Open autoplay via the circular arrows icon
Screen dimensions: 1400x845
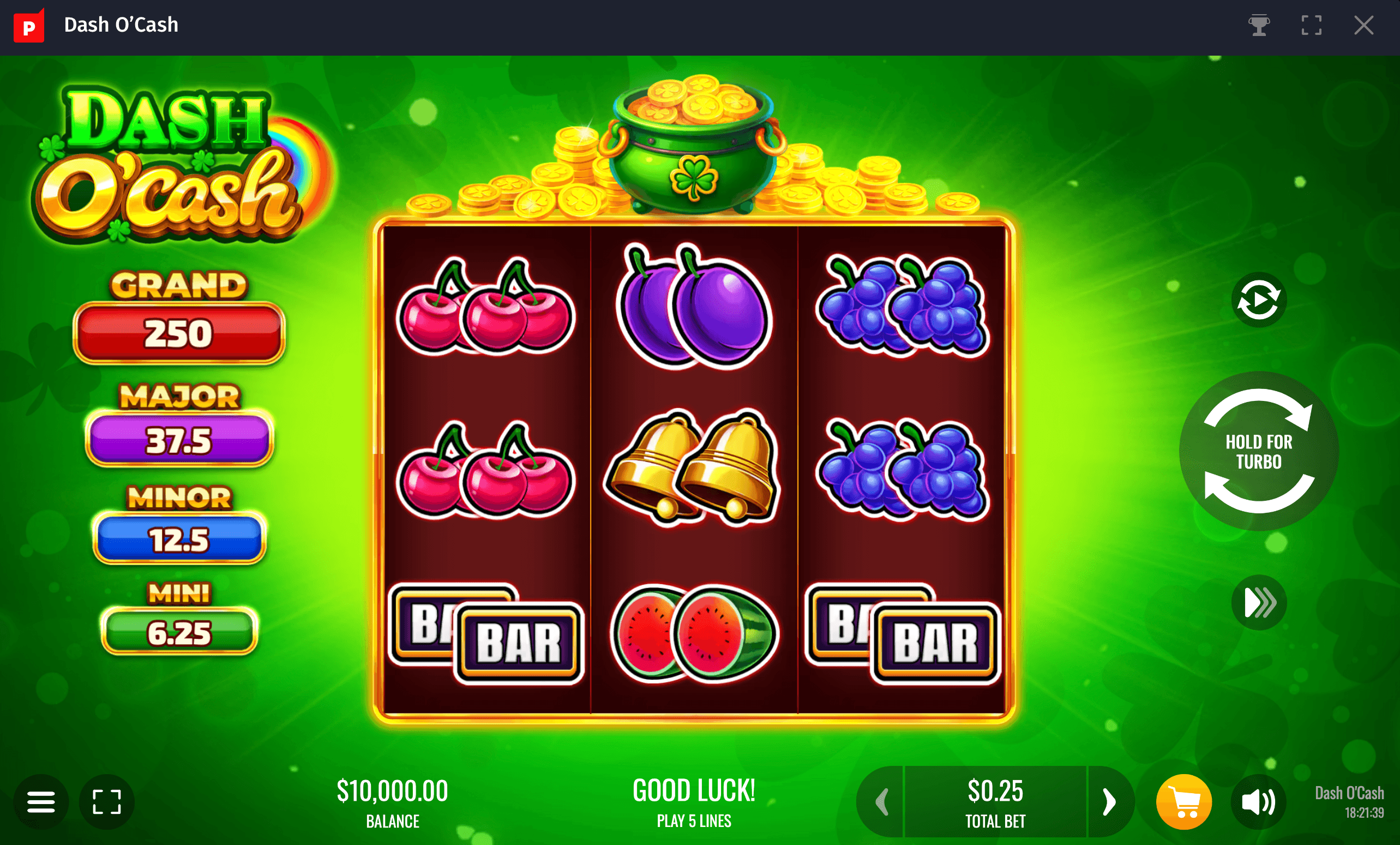click(x=1259, y=299)
